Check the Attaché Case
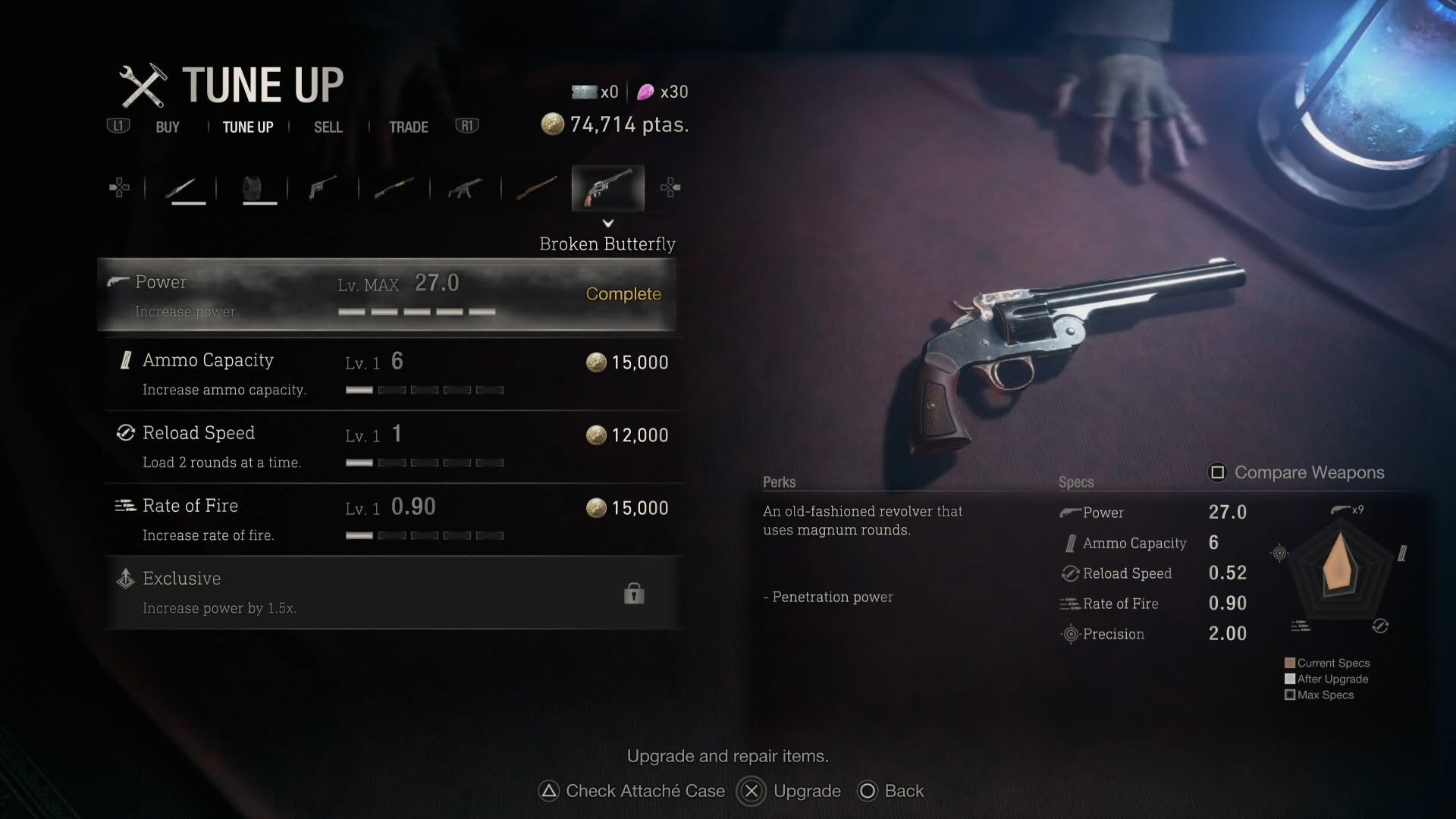 632,791
